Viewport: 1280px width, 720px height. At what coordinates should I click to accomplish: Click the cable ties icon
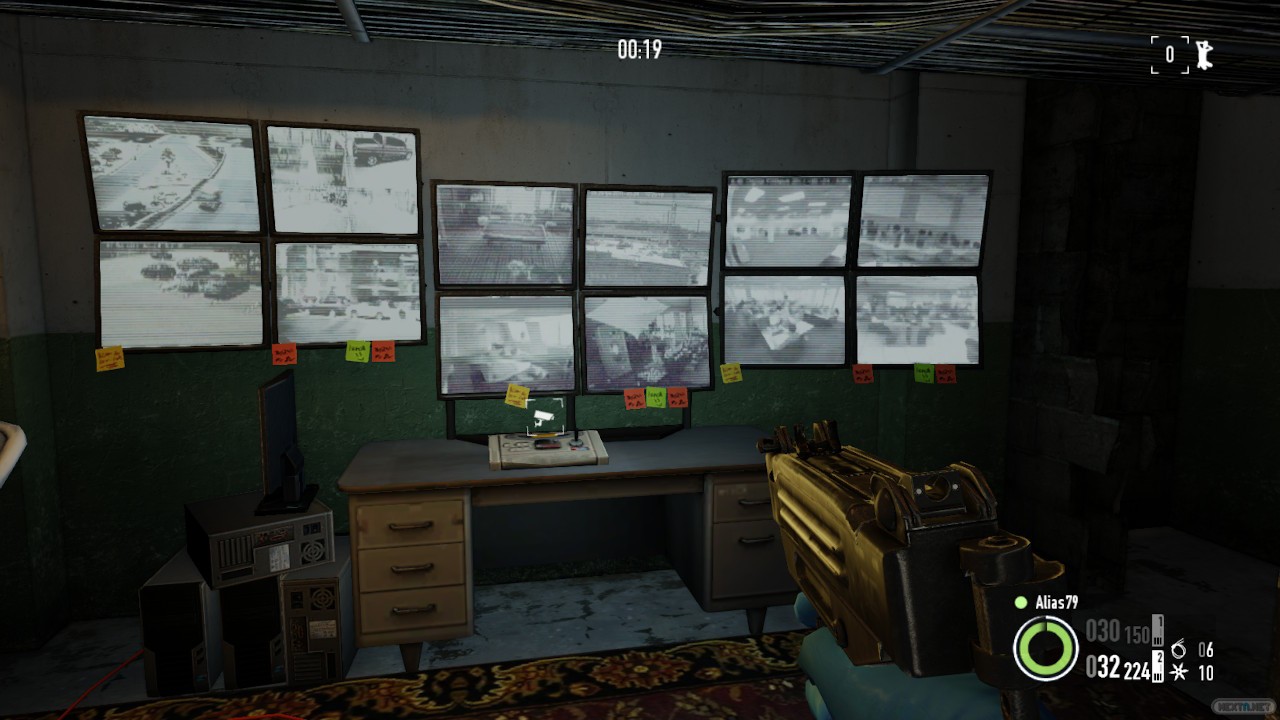(x=1179, y=672)
